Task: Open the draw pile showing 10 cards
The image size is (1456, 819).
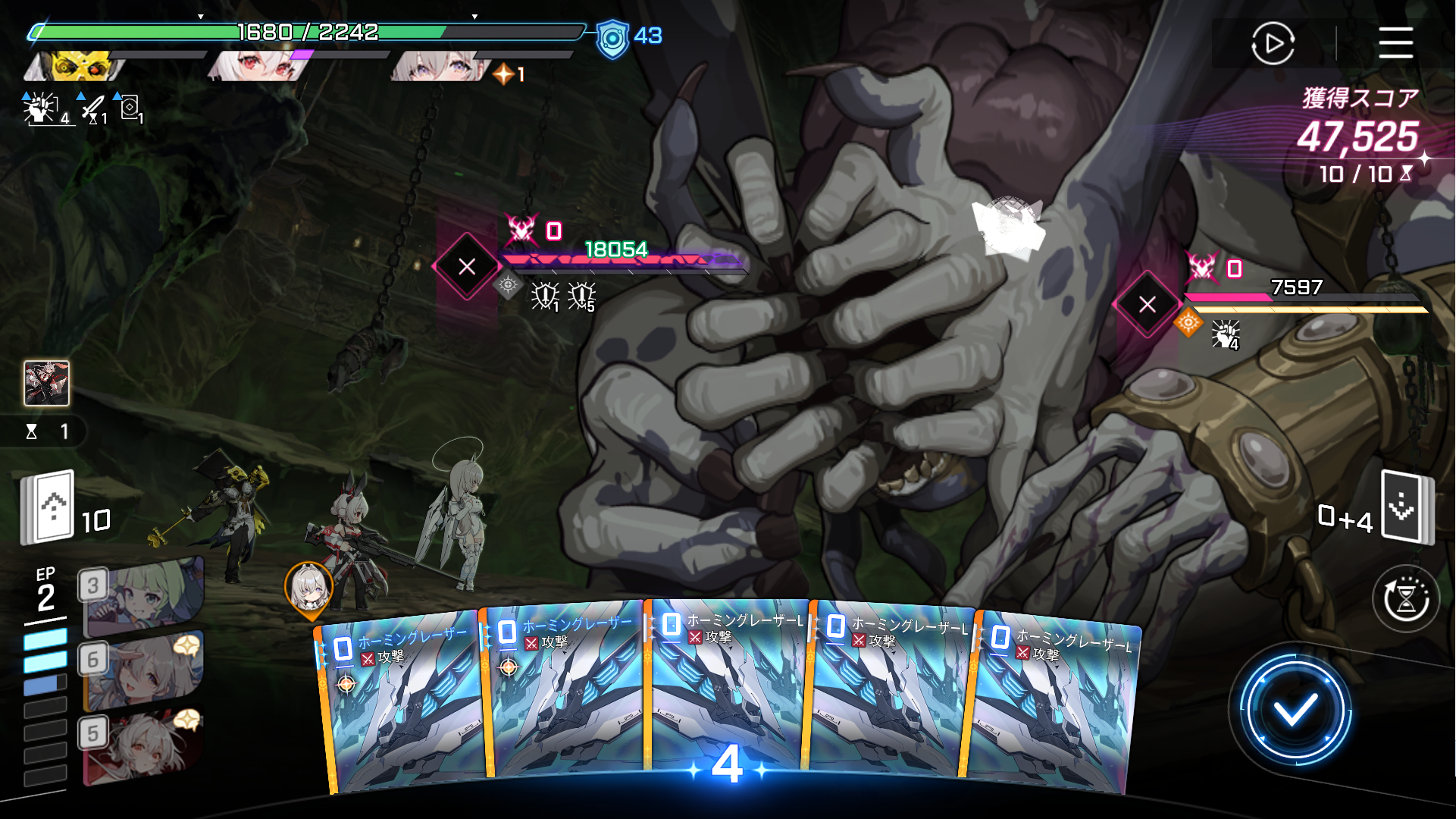Action: tap(49, 507)
